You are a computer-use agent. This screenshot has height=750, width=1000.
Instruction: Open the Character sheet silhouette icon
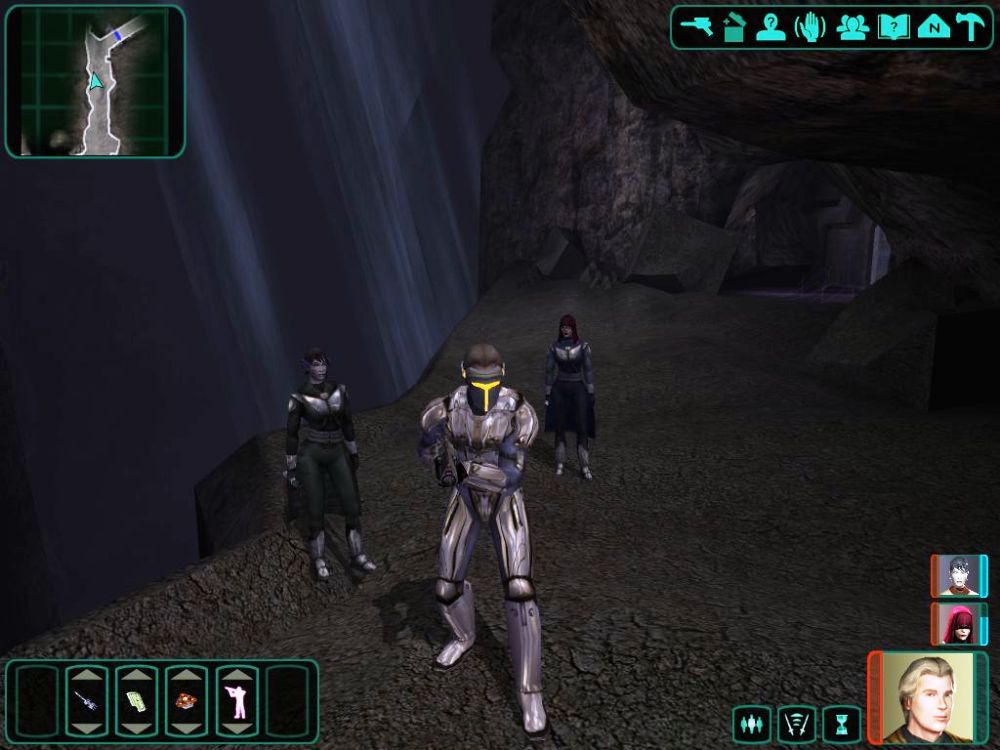point(771,27)
